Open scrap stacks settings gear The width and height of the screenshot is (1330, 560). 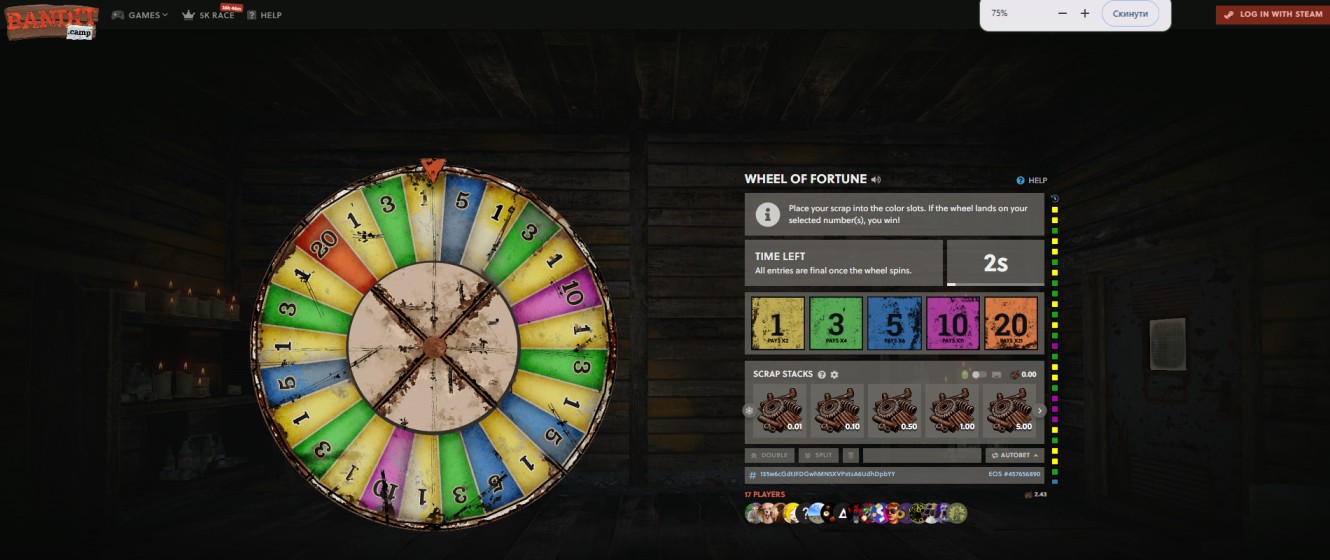click(x=834, y=374)
